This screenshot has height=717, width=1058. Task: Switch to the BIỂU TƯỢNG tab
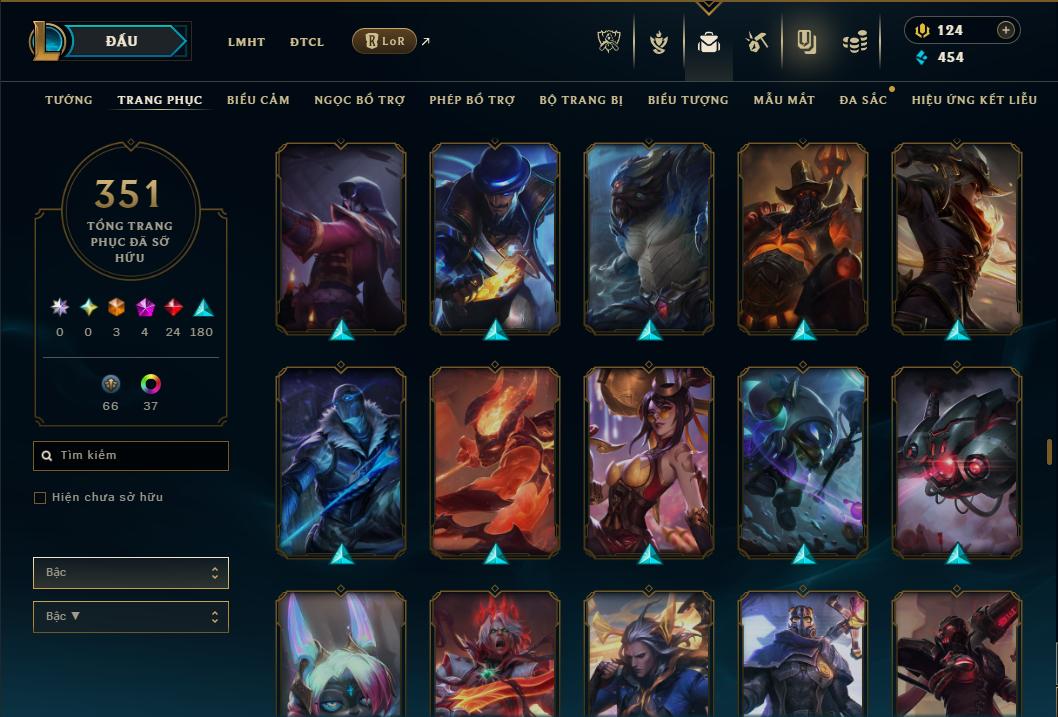688,100
